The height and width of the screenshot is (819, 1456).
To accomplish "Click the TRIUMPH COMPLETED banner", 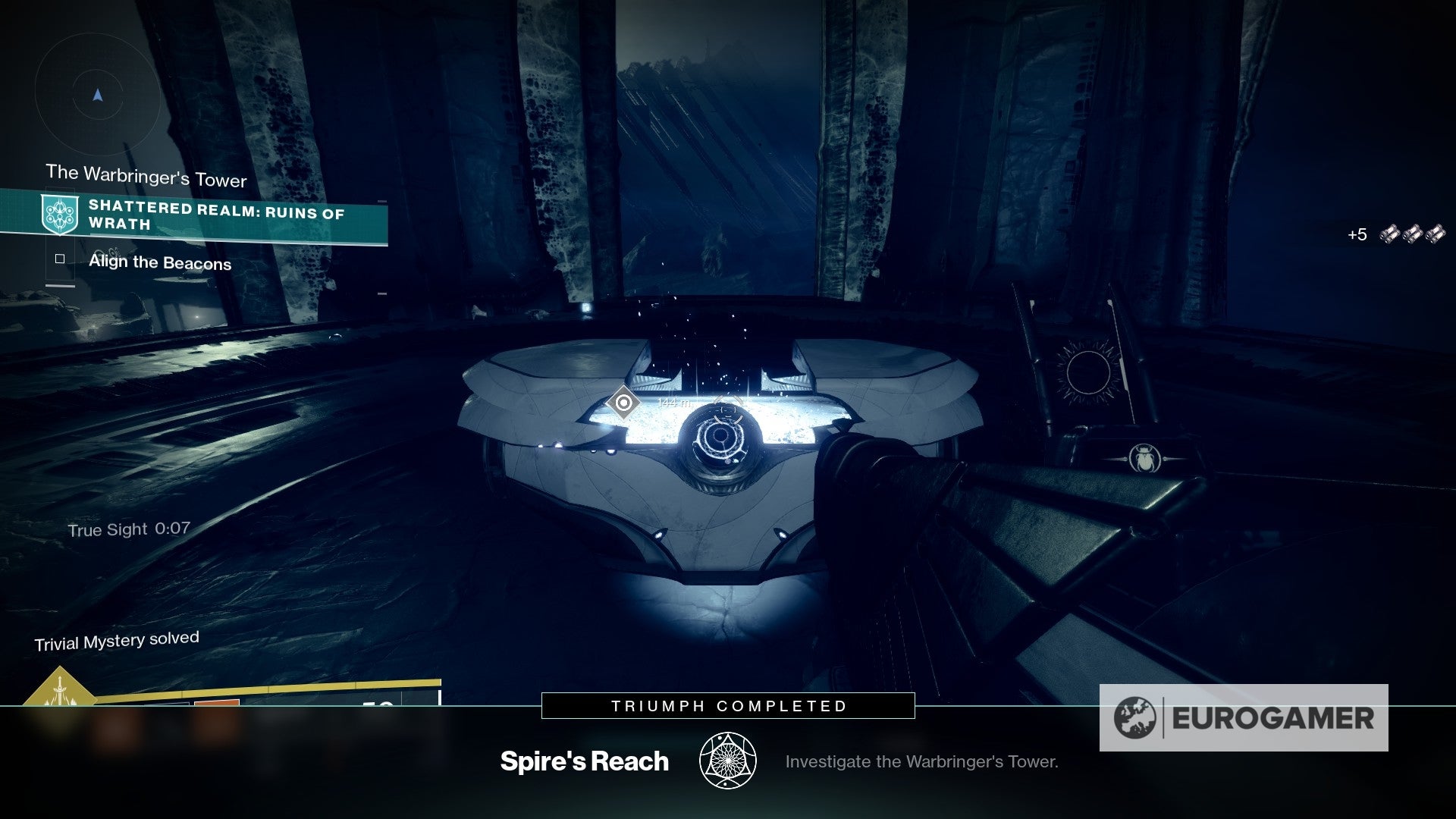I will pos(727,705).
